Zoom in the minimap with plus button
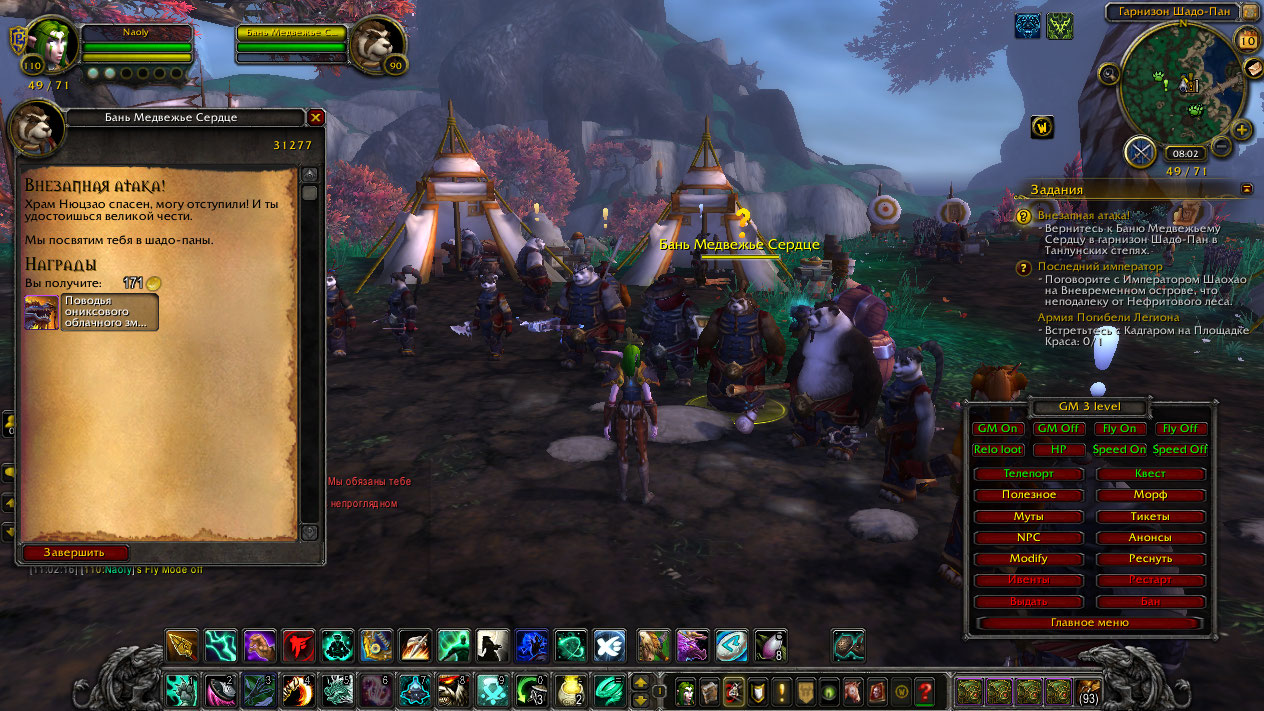The height and width of the screenshot is (711, 1264). 1242,129
